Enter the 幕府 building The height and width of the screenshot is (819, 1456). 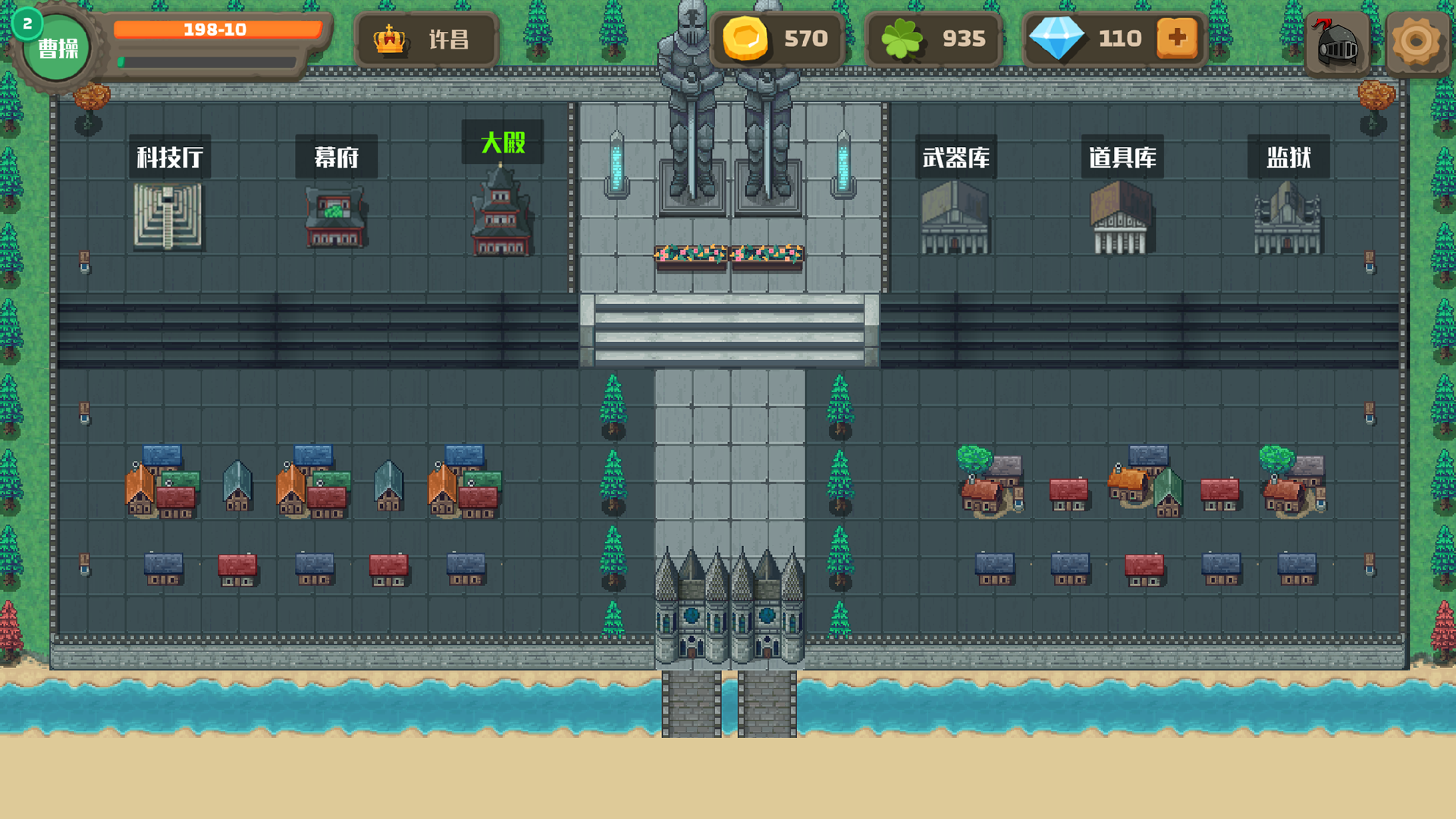[335, 218]
